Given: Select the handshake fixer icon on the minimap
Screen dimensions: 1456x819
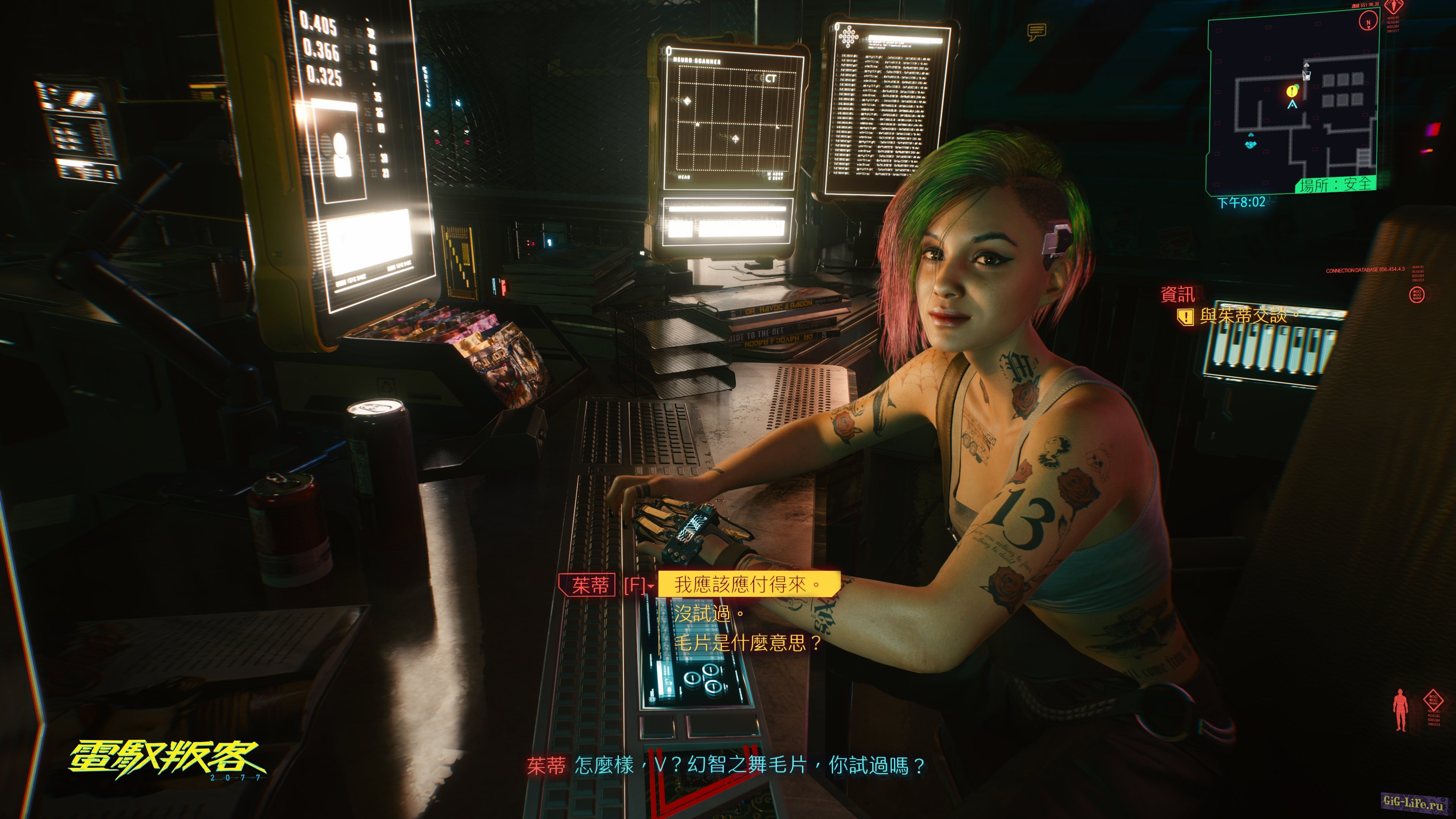Looking at the screenshot, I should pos(1251,144).
